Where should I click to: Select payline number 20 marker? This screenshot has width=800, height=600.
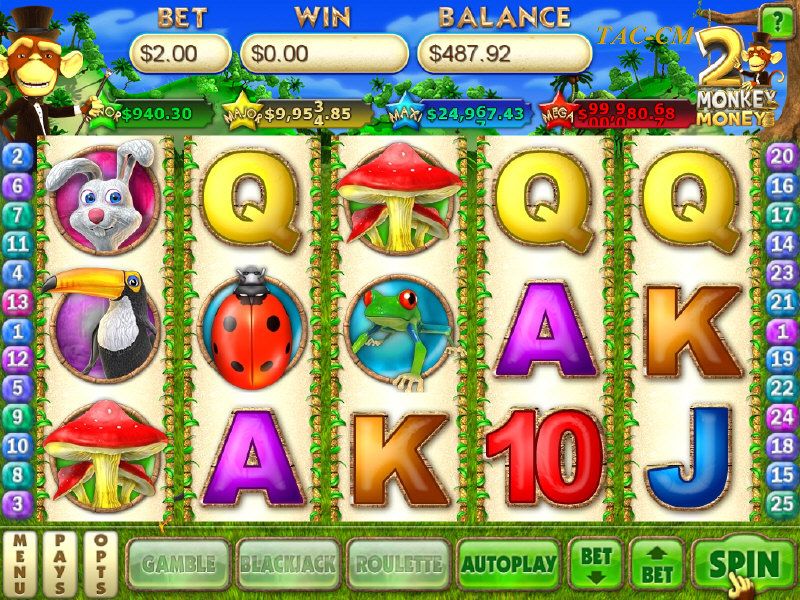coord(782,155)
